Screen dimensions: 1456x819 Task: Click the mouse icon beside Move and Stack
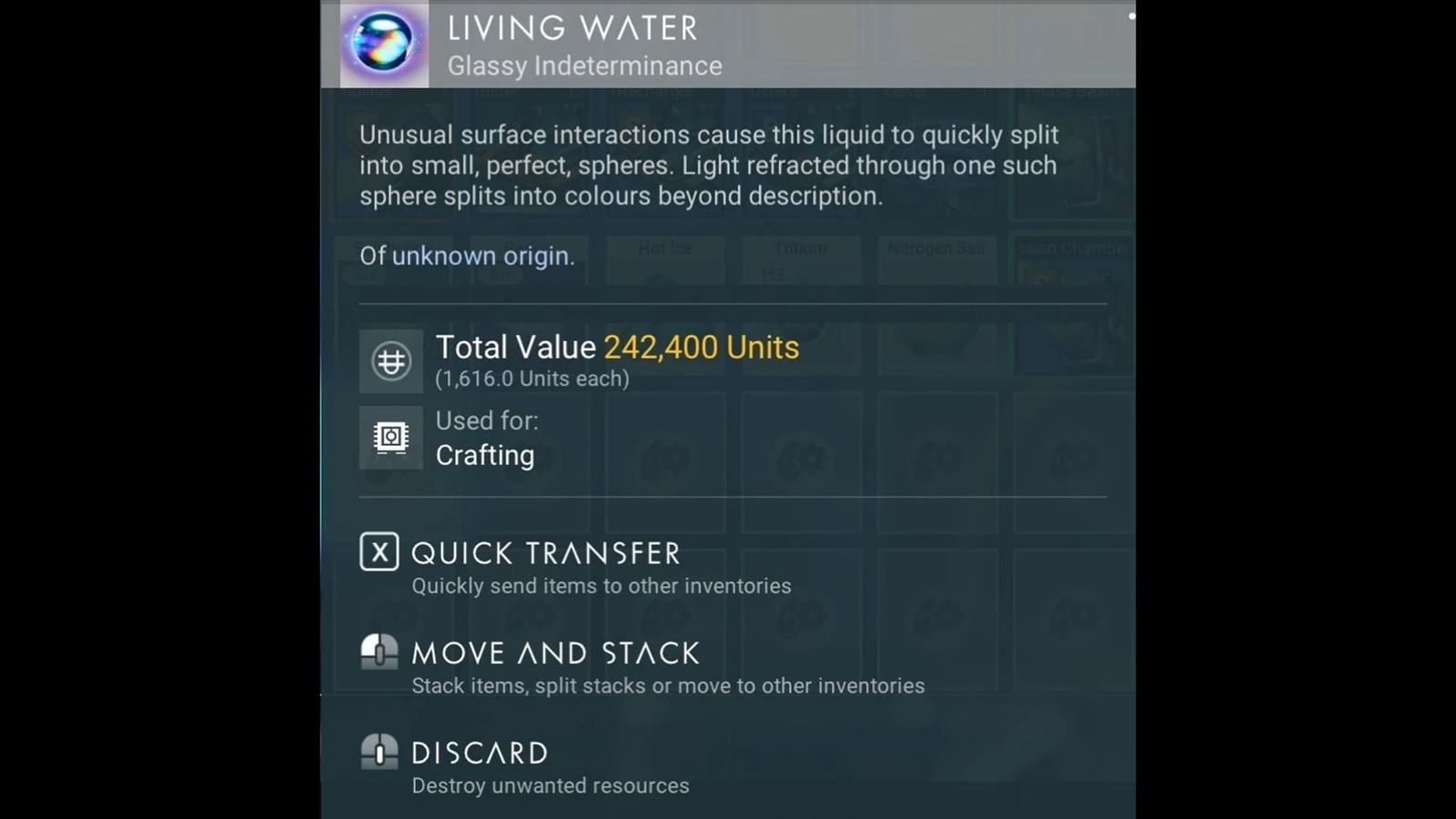379,652
